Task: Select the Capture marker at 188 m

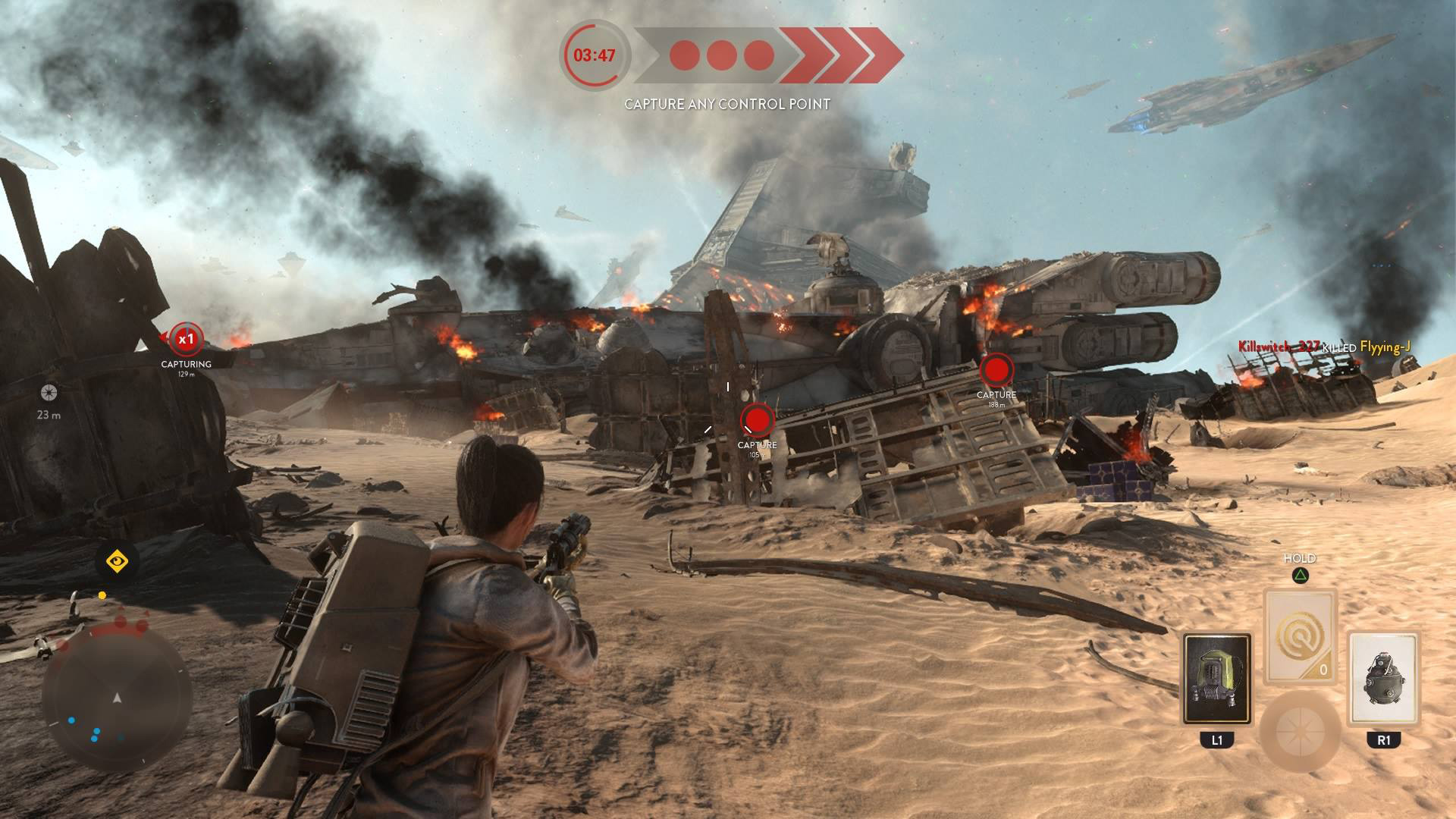Action: tap(996, 371)
